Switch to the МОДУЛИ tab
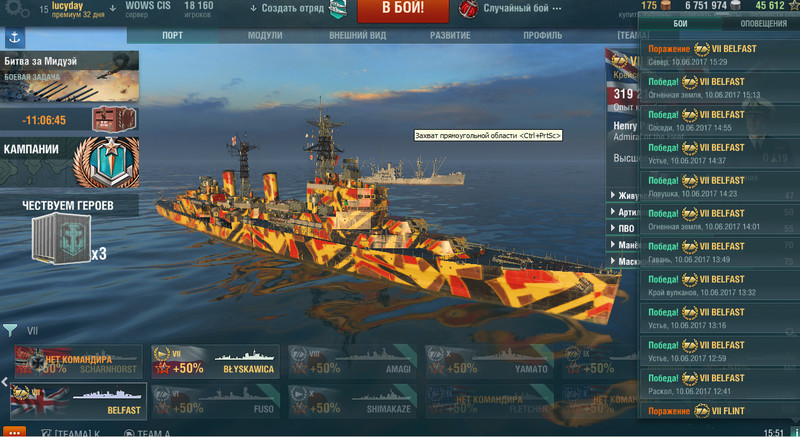Image resolution: width=800 pixels, height=437 pixels. point(264,35)
